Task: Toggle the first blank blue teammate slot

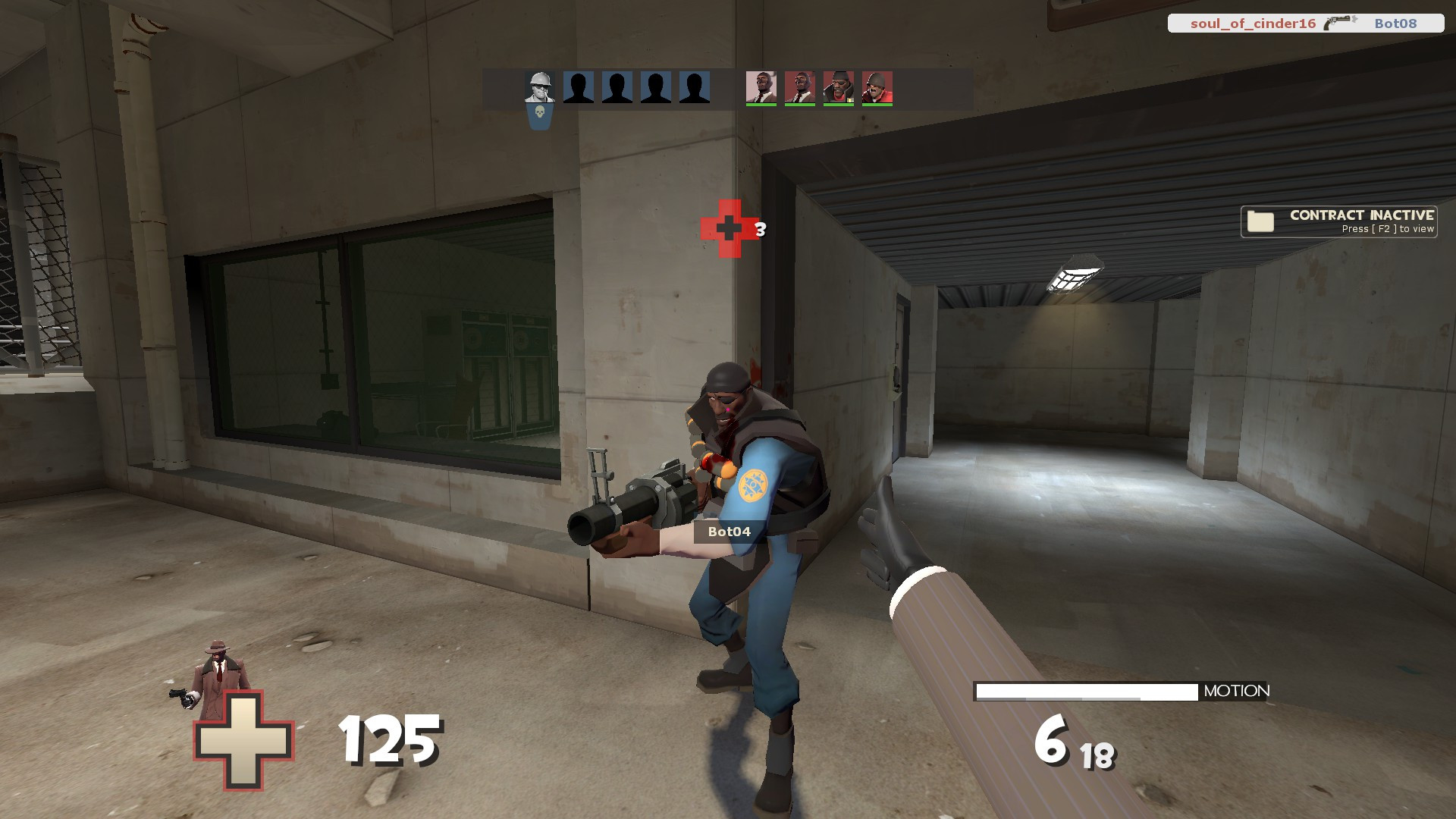Action: pos(578,89)
